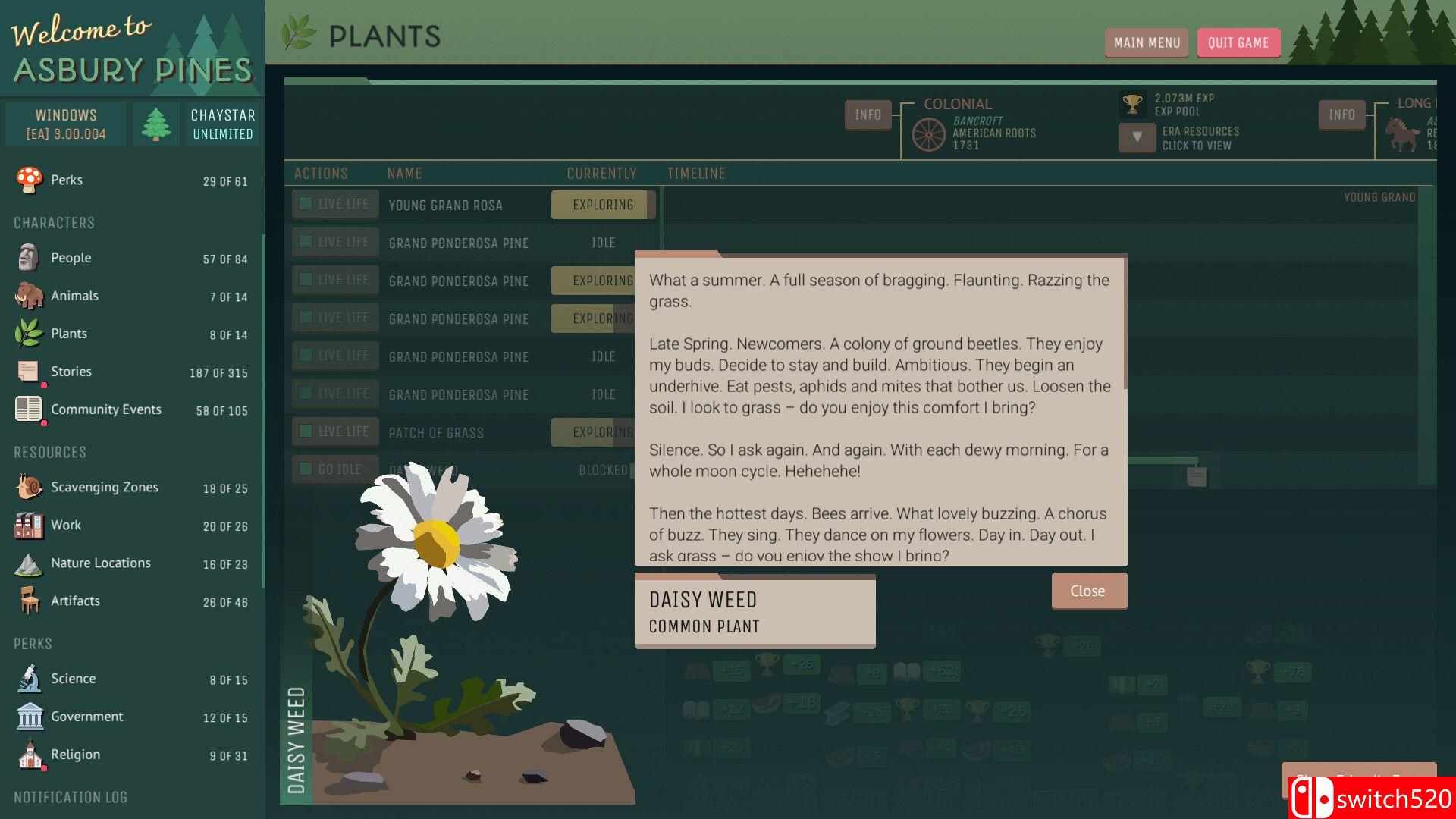1456x819 pixels.
Task: Expand Era Resources with the arrow button
Action: coord(1135,136)
